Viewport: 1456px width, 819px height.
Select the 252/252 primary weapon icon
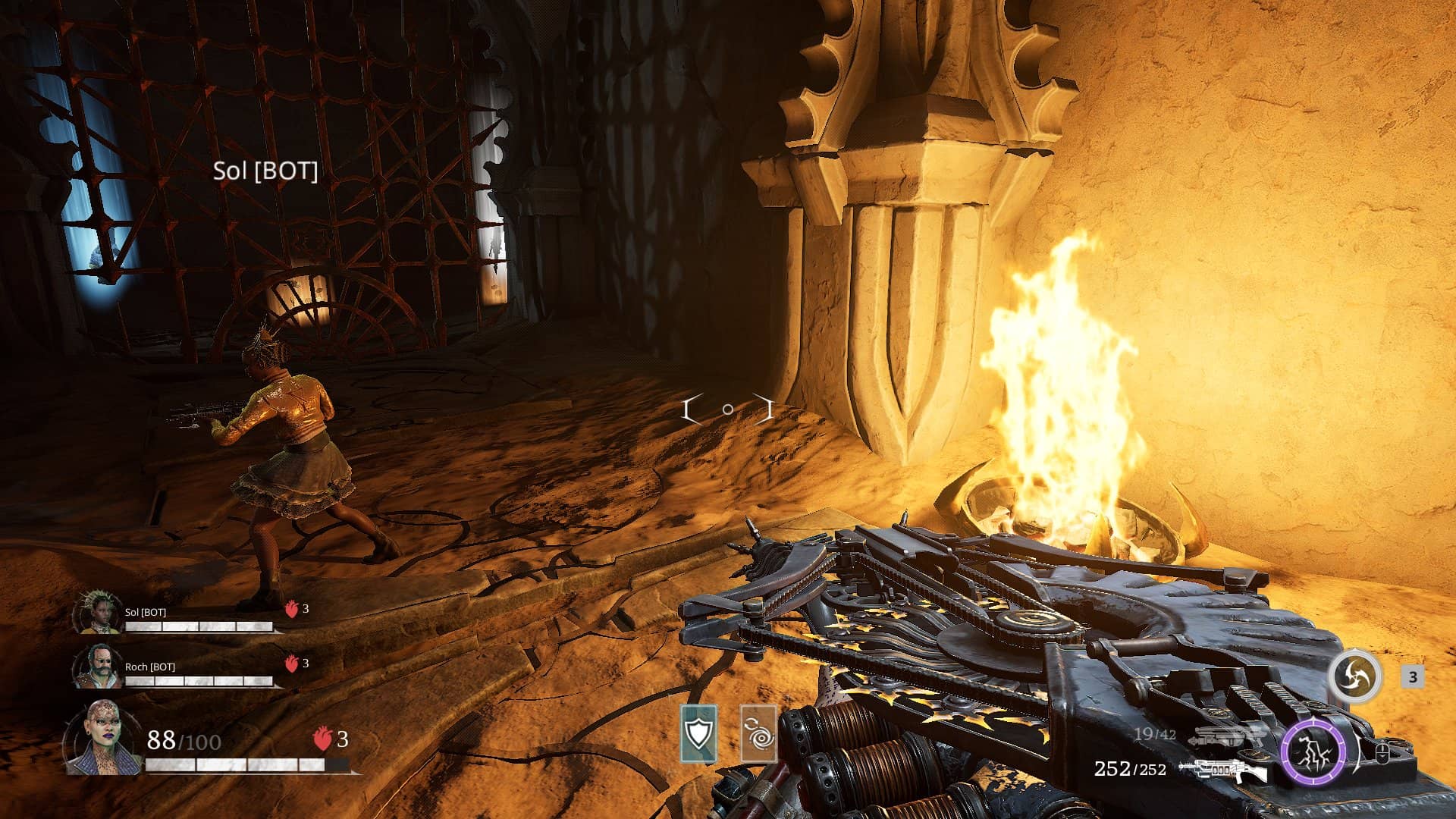pos(1222,770)
